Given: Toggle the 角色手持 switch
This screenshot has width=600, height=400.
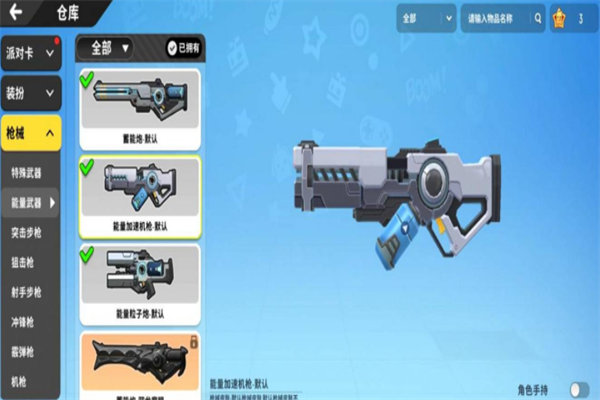Looking at the screenshot, I should [578, 389].
